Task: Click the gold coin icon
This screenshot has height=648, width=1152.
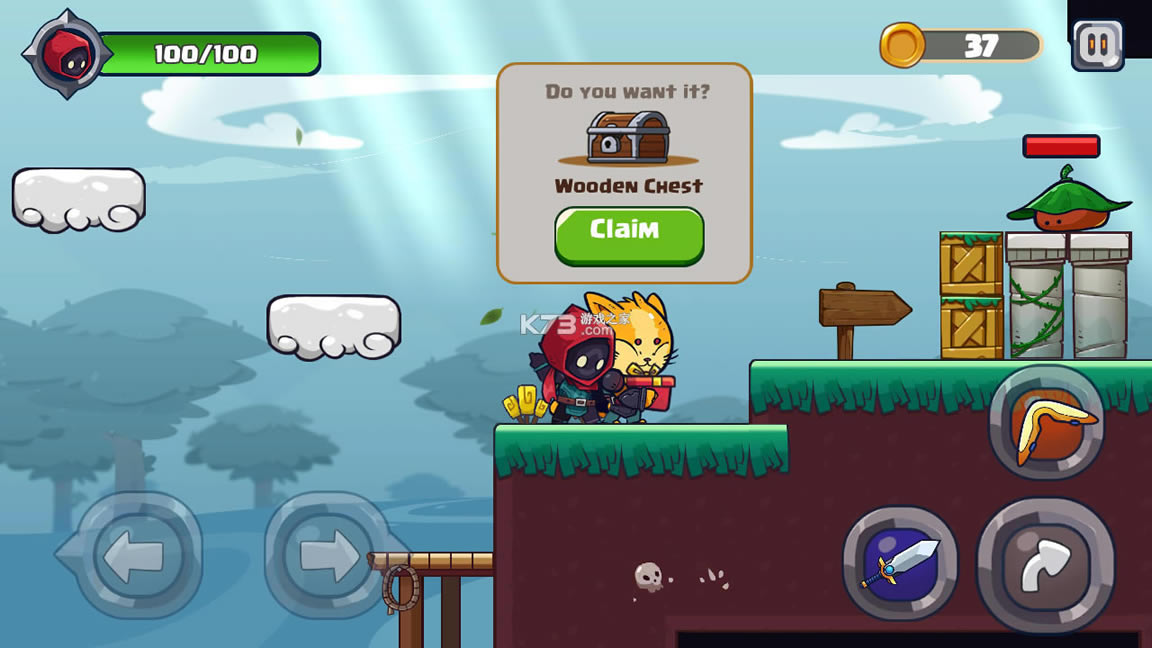Action: (x=903, y=45)
